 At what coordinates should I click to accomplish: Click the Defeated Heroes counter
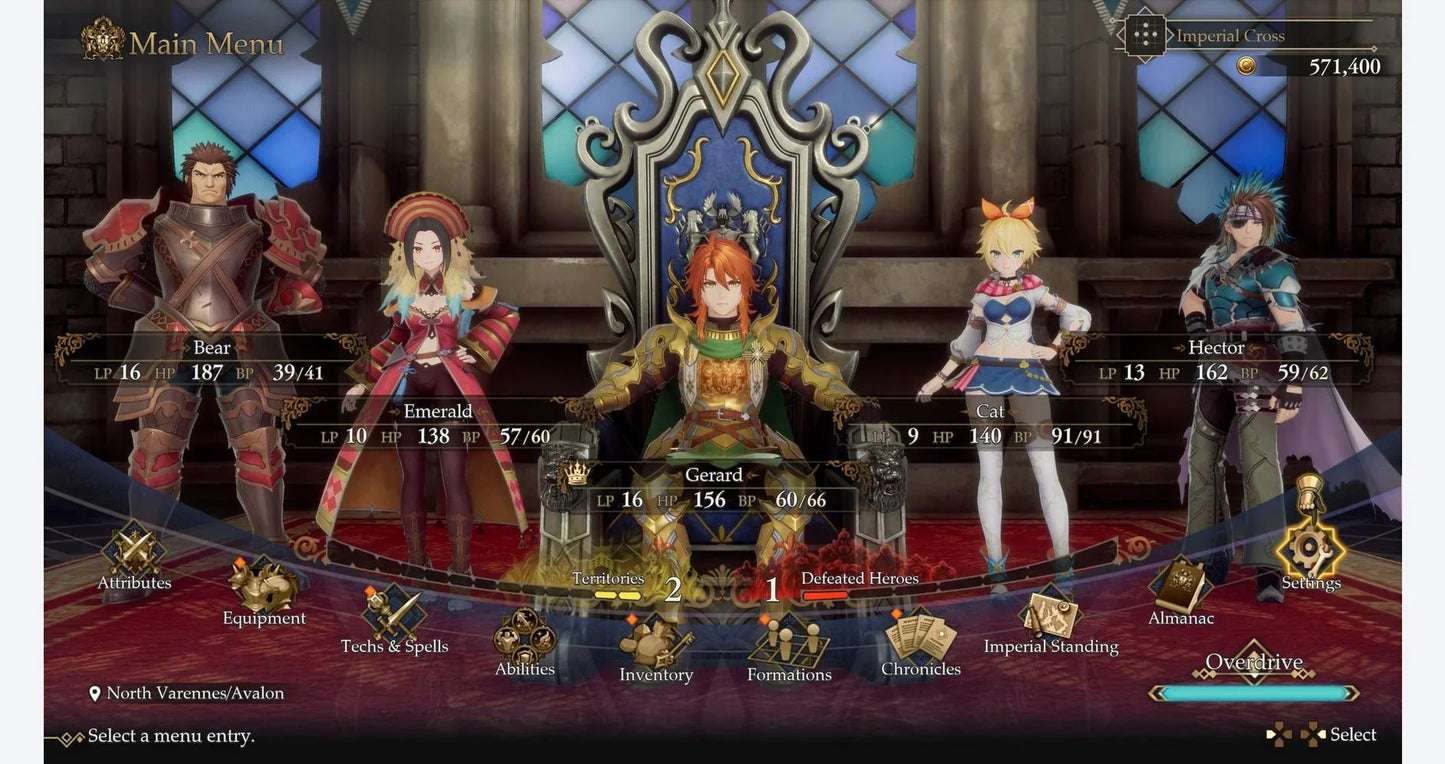(858, 582)
